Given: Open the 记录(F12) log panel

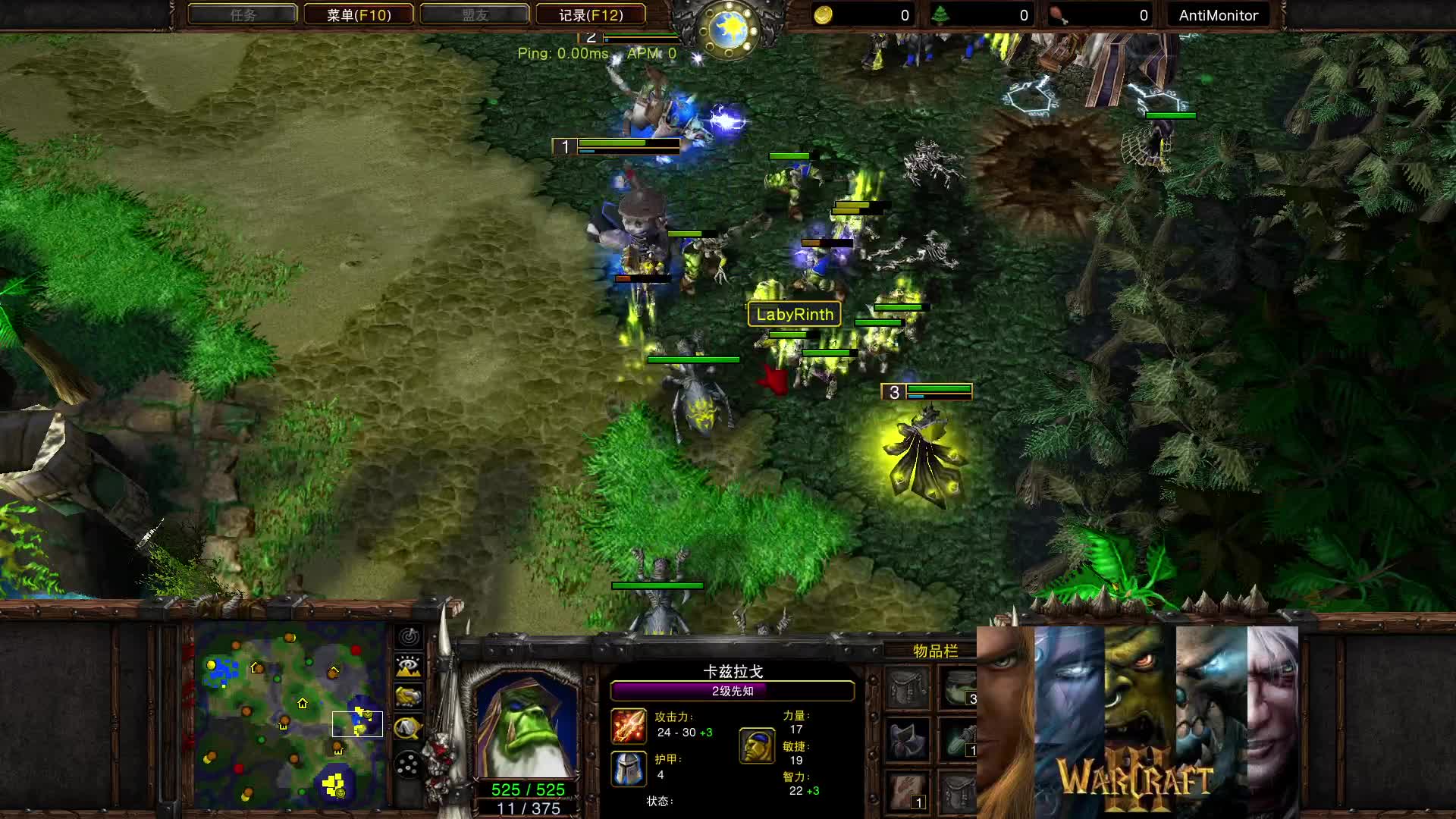Looking at the screenshot, I should (x=591, y=14).
